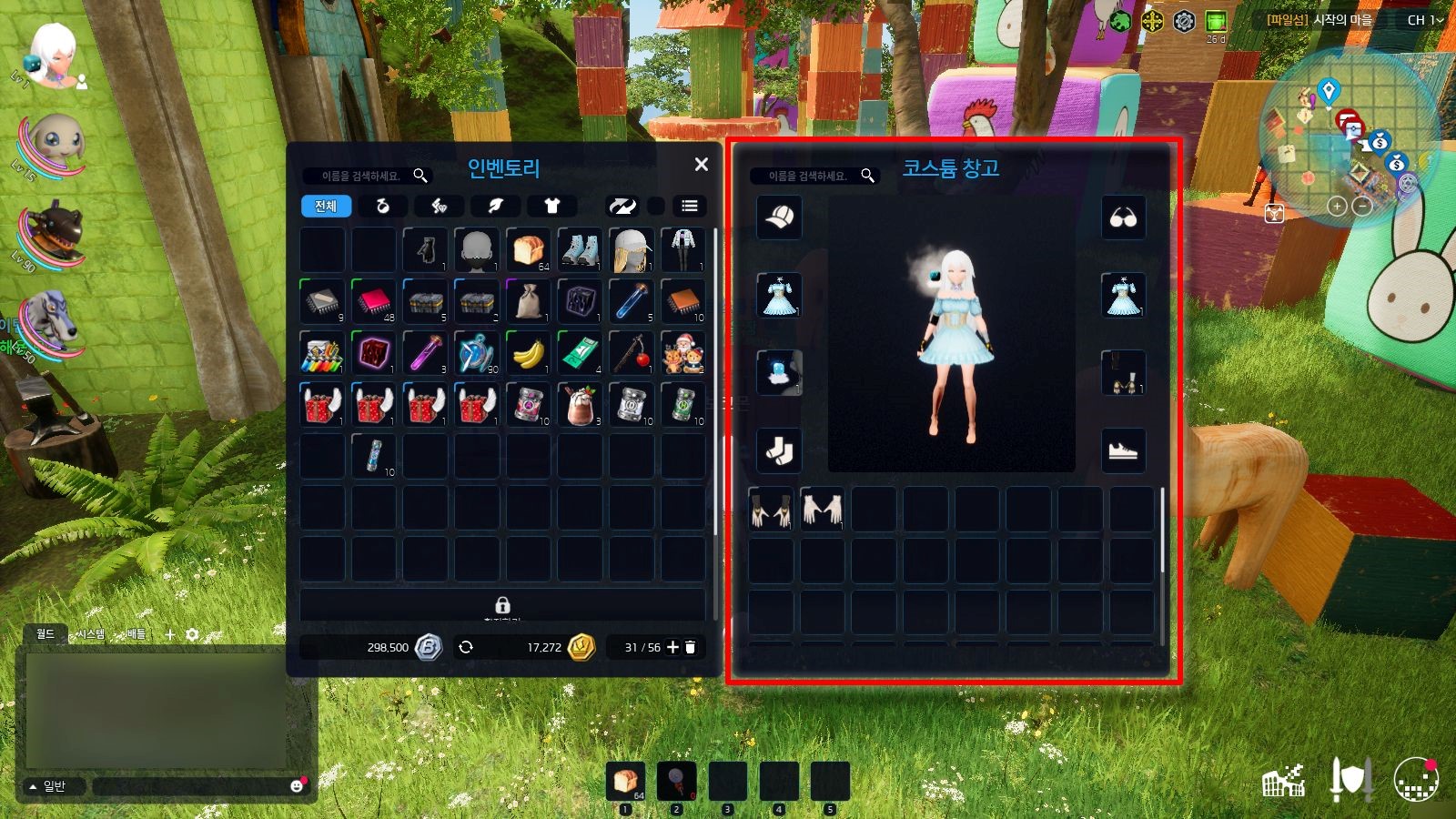This screenshot has height=819, width=1456.
Task: Click the minimap zoom-in button
Action: pos(1336,207)
